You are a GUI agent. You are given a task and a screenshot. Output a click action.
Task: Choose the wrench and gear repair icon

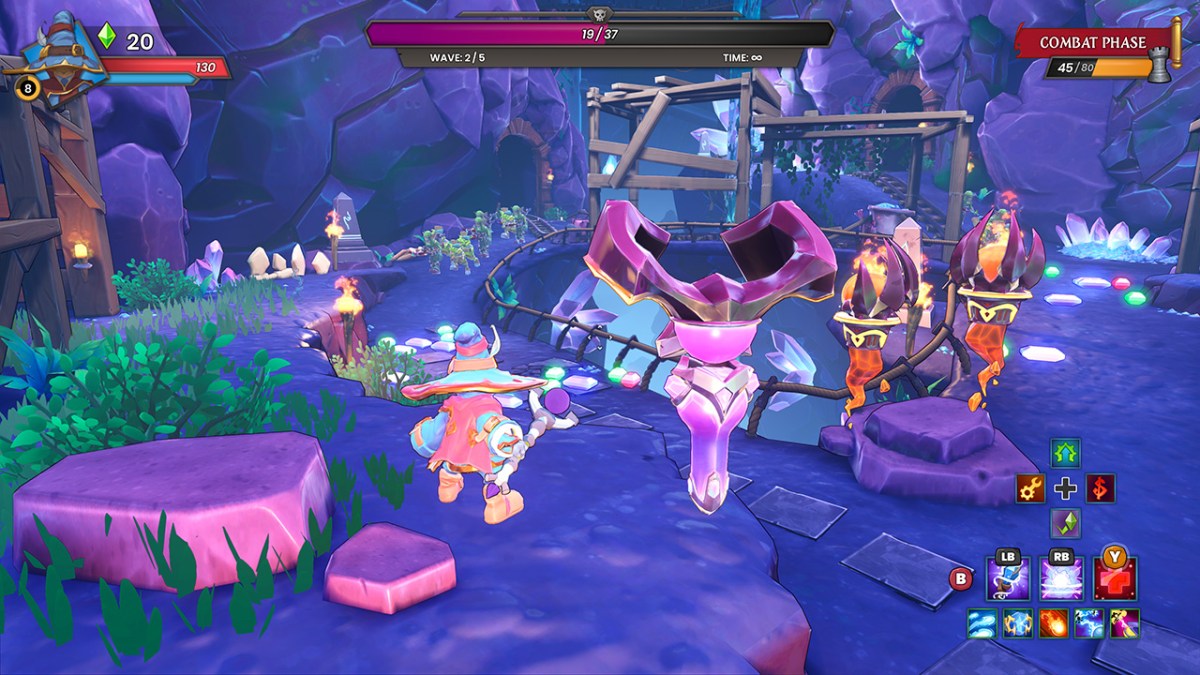(1030, 488)
